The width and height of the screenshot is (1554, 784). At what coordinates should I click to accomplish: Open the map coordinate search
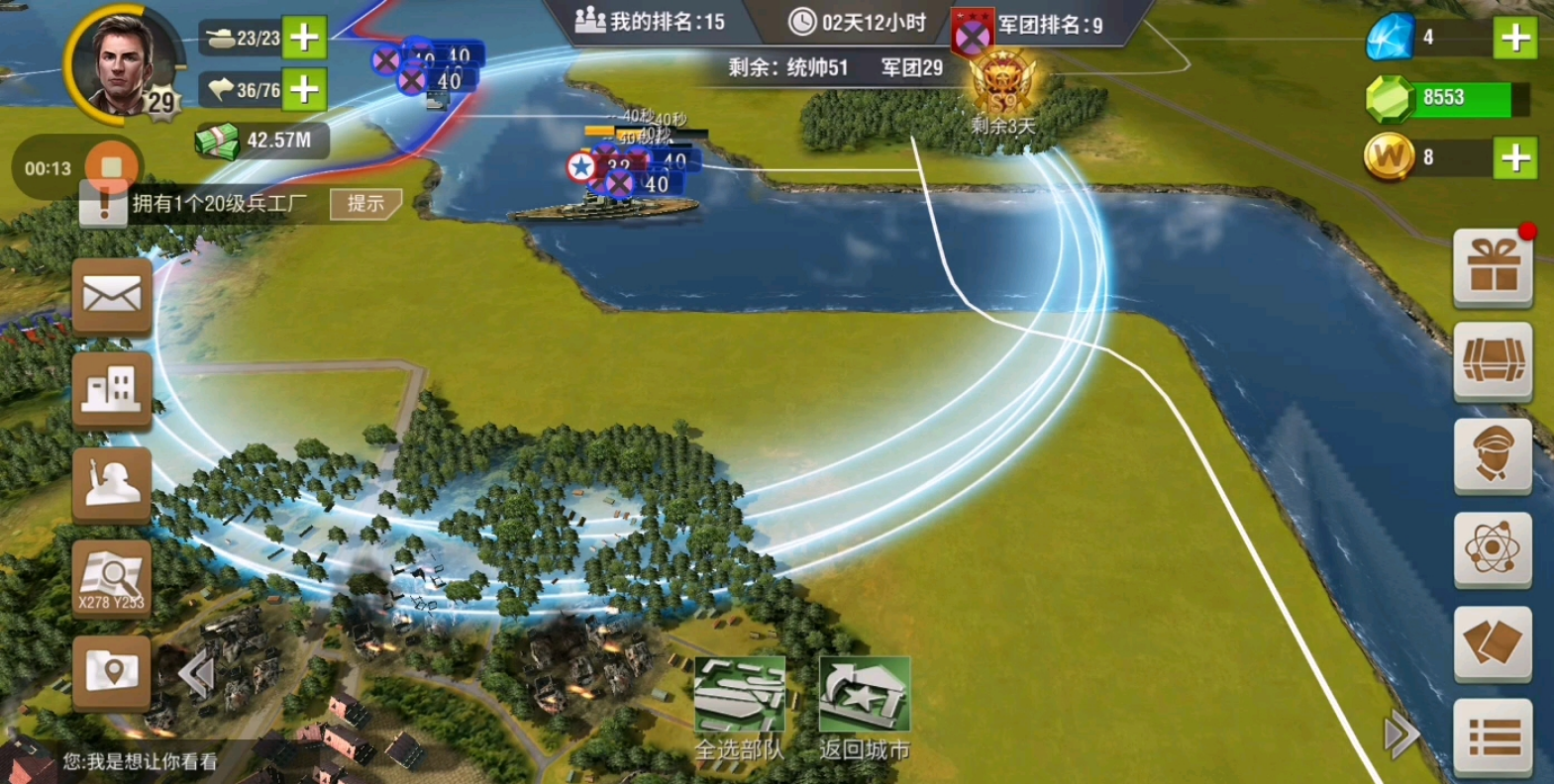click(112, 578)
